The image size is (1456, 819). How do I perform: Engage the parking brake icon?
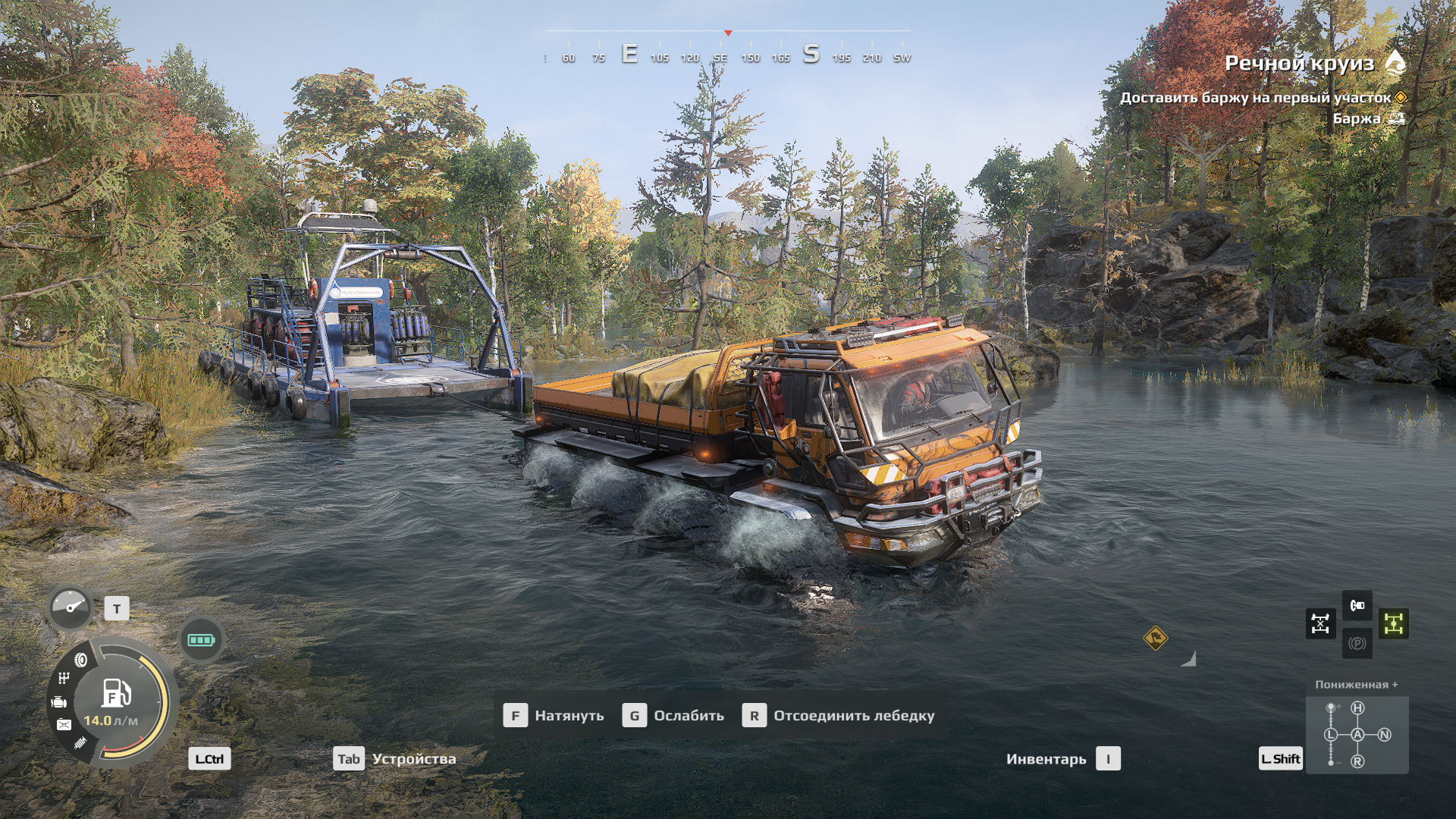point(1357,644)
